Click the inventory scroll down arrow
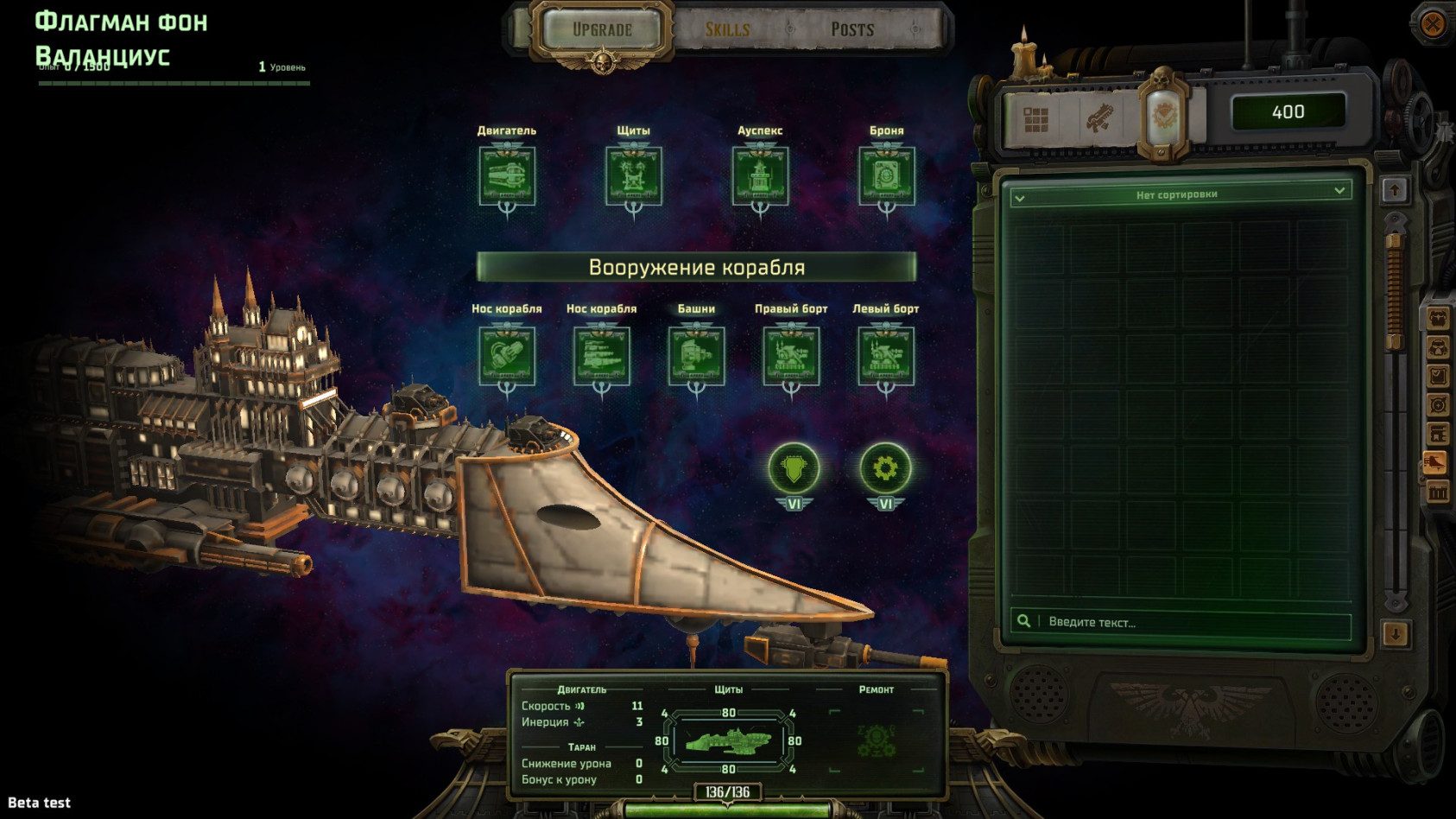The width and height of the screenshot is (1456, 819). 1395,634
